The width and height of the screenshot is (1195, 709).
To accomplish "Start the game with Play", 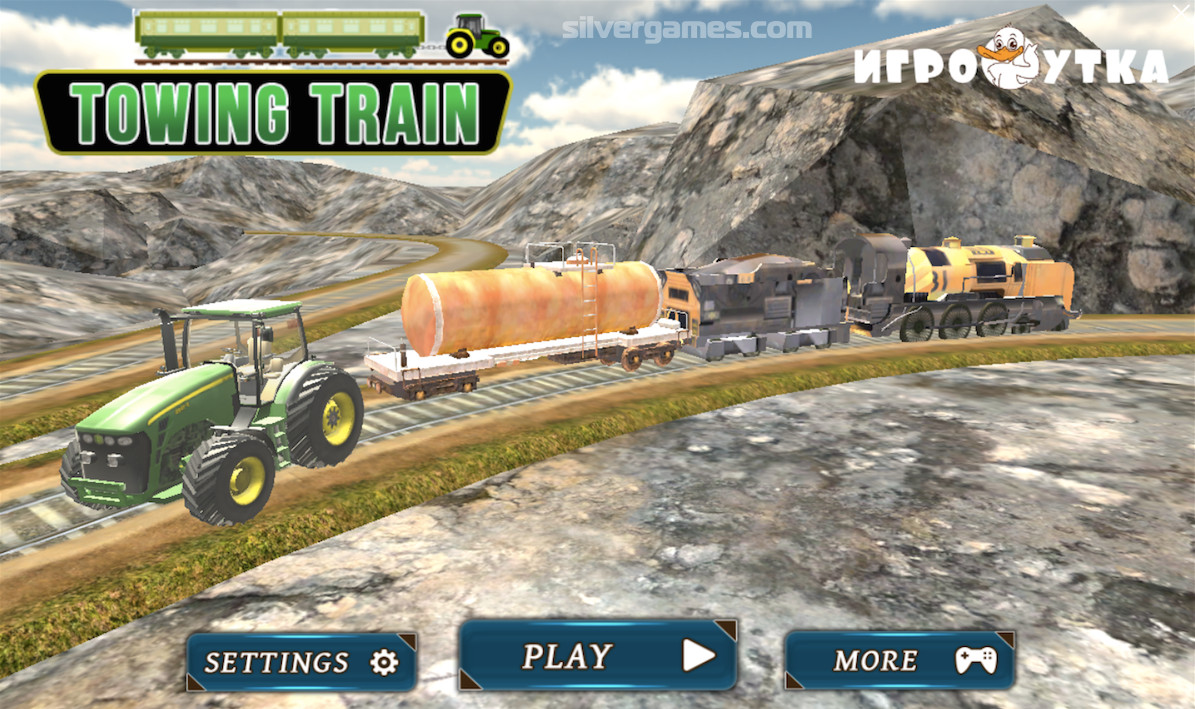I will point(598,656).
